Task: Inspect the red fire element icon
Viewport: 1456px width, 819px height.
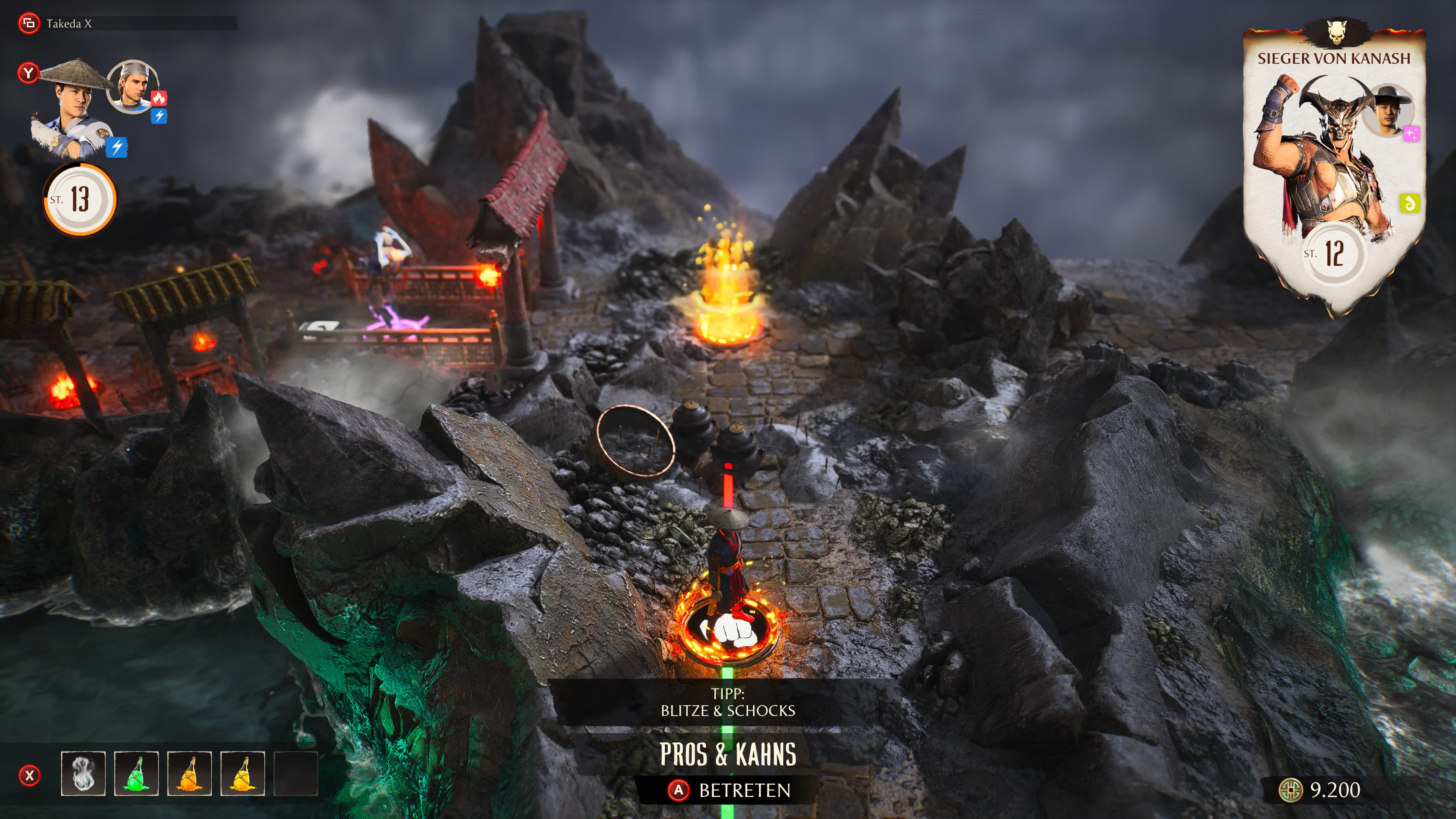Action: click(159, 98)
